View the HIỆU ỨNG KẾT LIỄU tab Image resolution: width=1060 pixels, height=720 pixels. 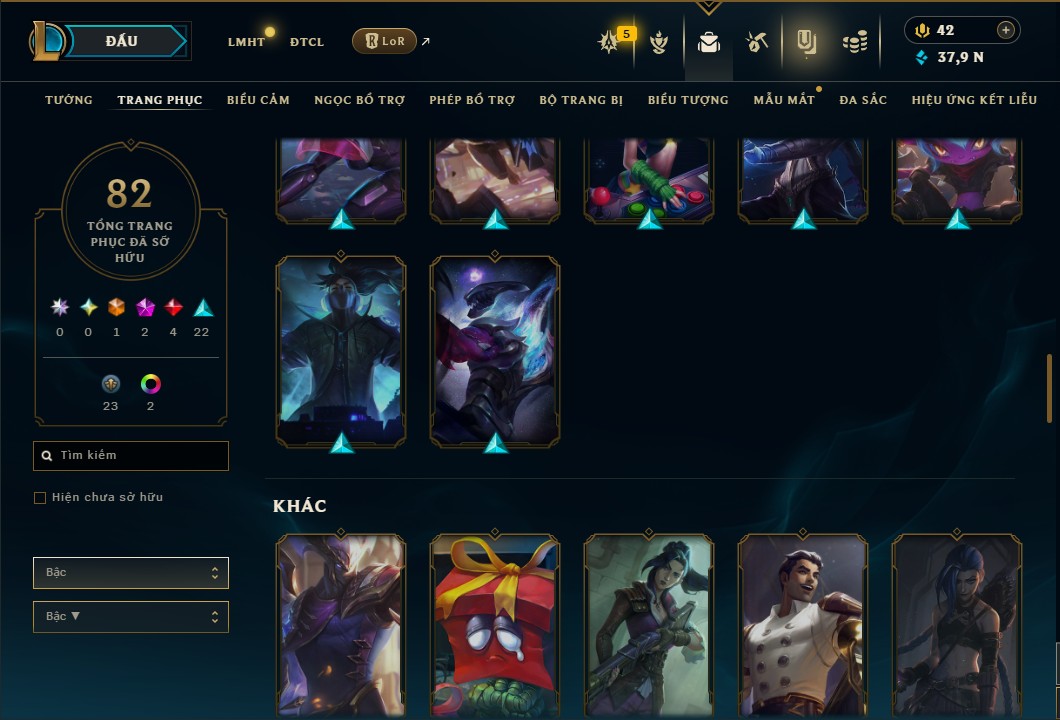(971, 100)
